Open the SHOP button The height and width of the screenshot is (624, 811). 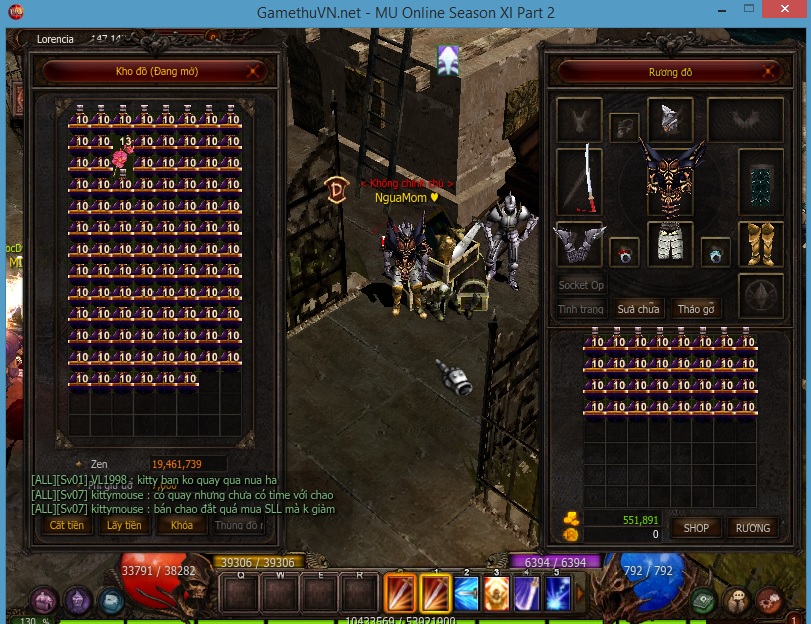696,528
